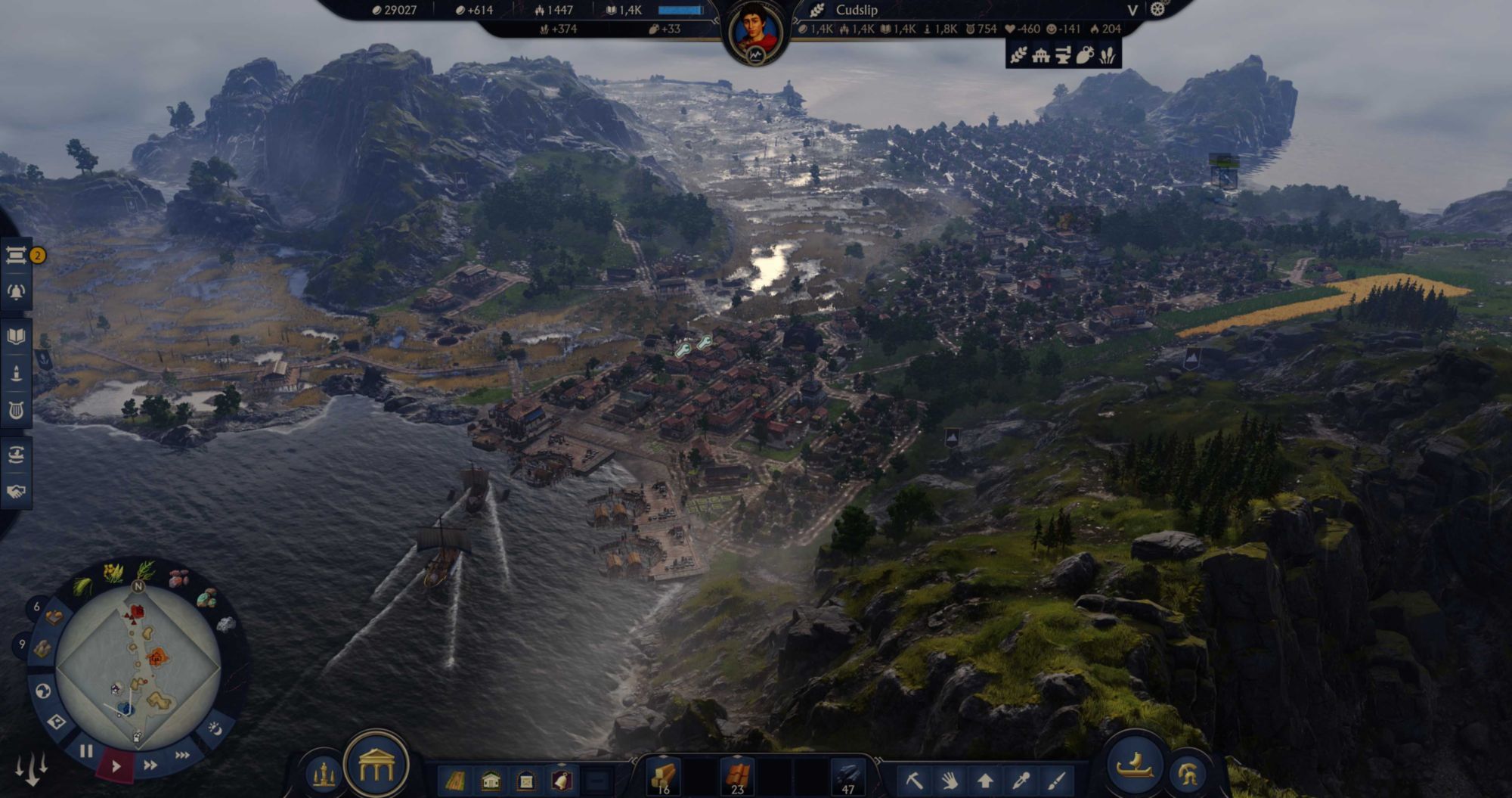1512x798 pixels.
Task: Open the handshake diplomacy panel
Action: [16, 492]
